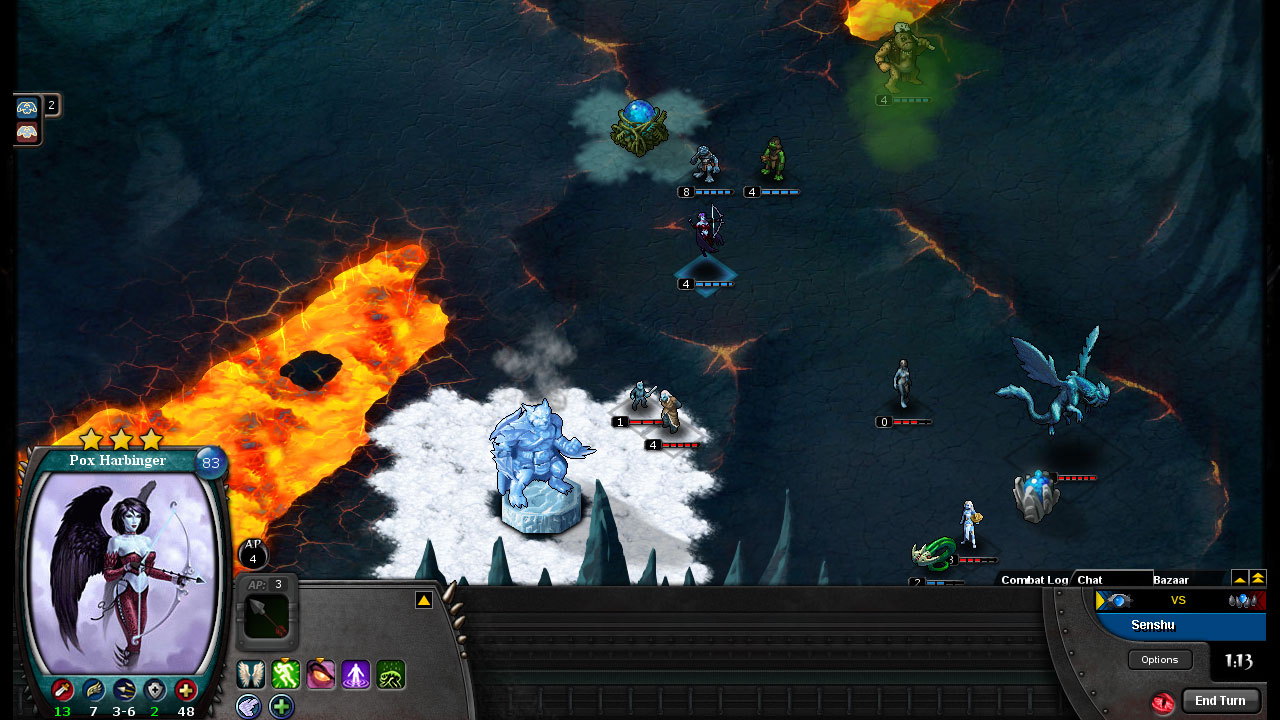1280x720 pixels.
Task: Click the shield defense stat icon
Action: pyautogui.click(x=155, y=690)
